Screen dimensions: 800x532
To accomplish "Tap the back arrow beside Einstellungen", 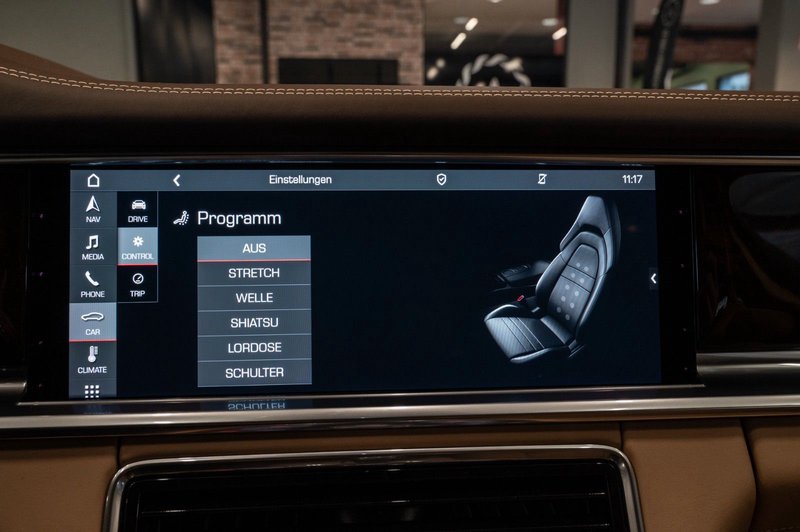I will 177,180.
